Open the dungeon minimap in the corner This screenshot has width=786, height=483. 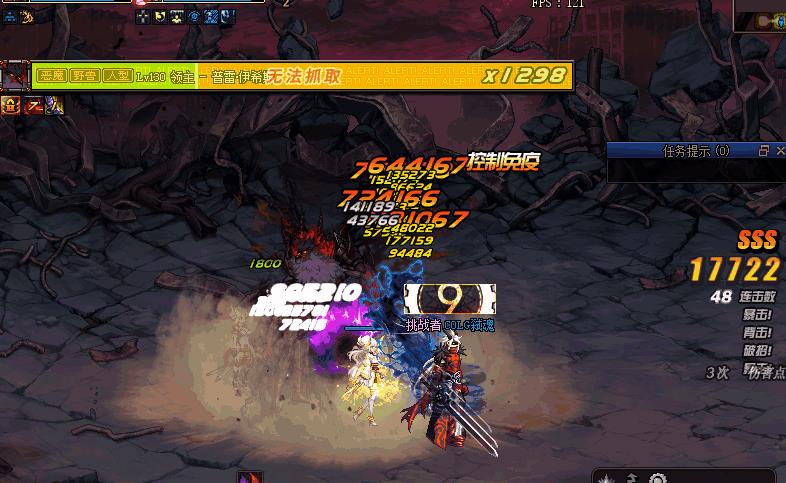point(760,17)
